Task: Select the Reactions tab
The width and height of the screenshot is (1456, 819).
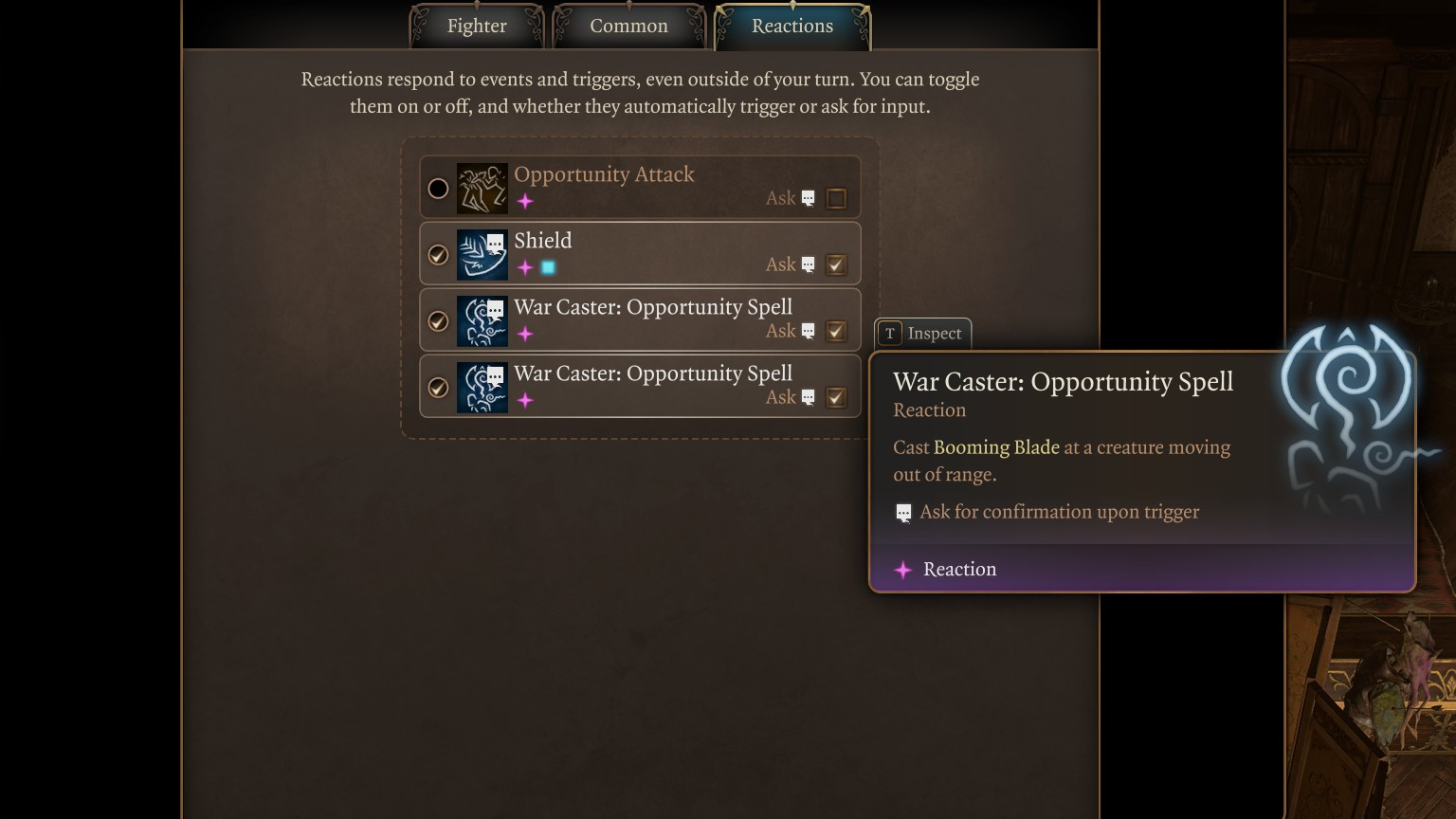Action: [792, 26]
